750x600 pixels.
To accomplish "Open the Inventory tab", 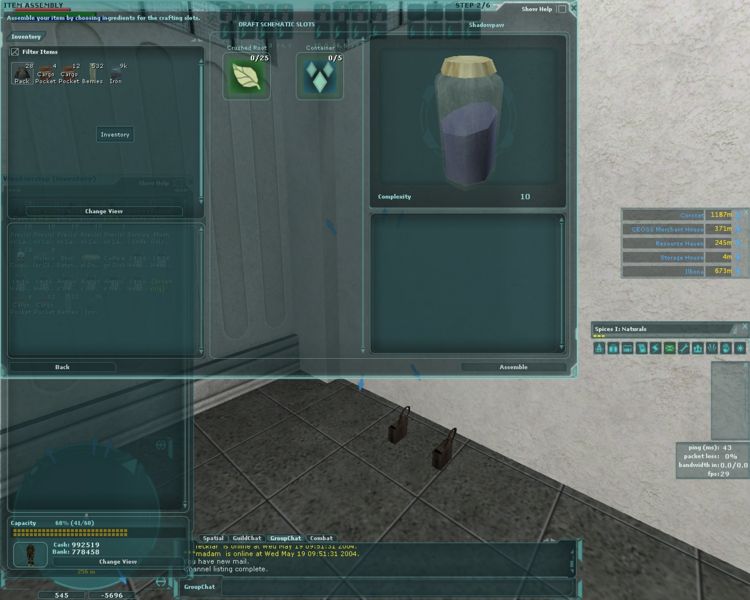I will 26,37.
